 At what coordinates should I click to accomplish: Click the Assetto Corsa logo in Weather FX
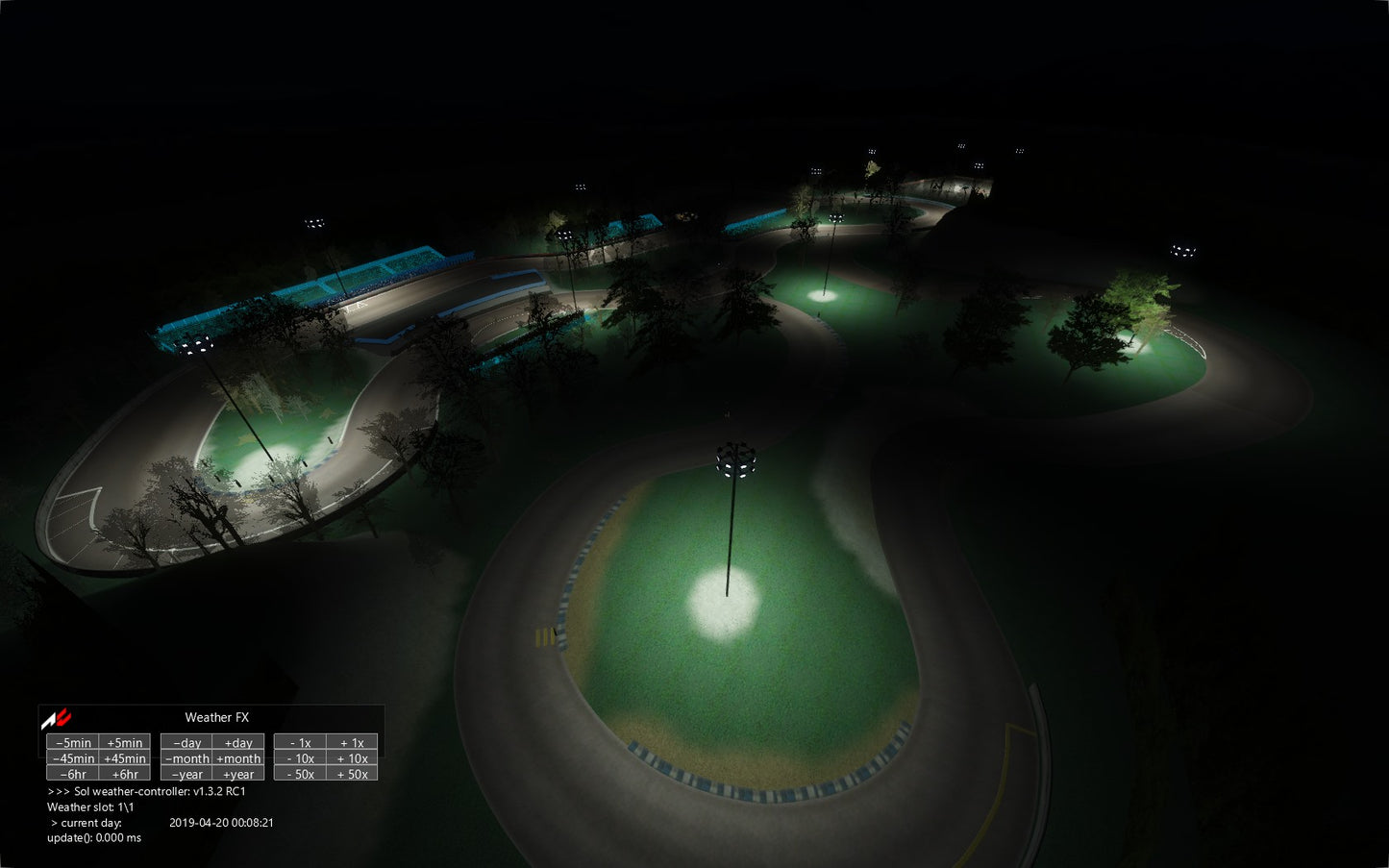56,718
